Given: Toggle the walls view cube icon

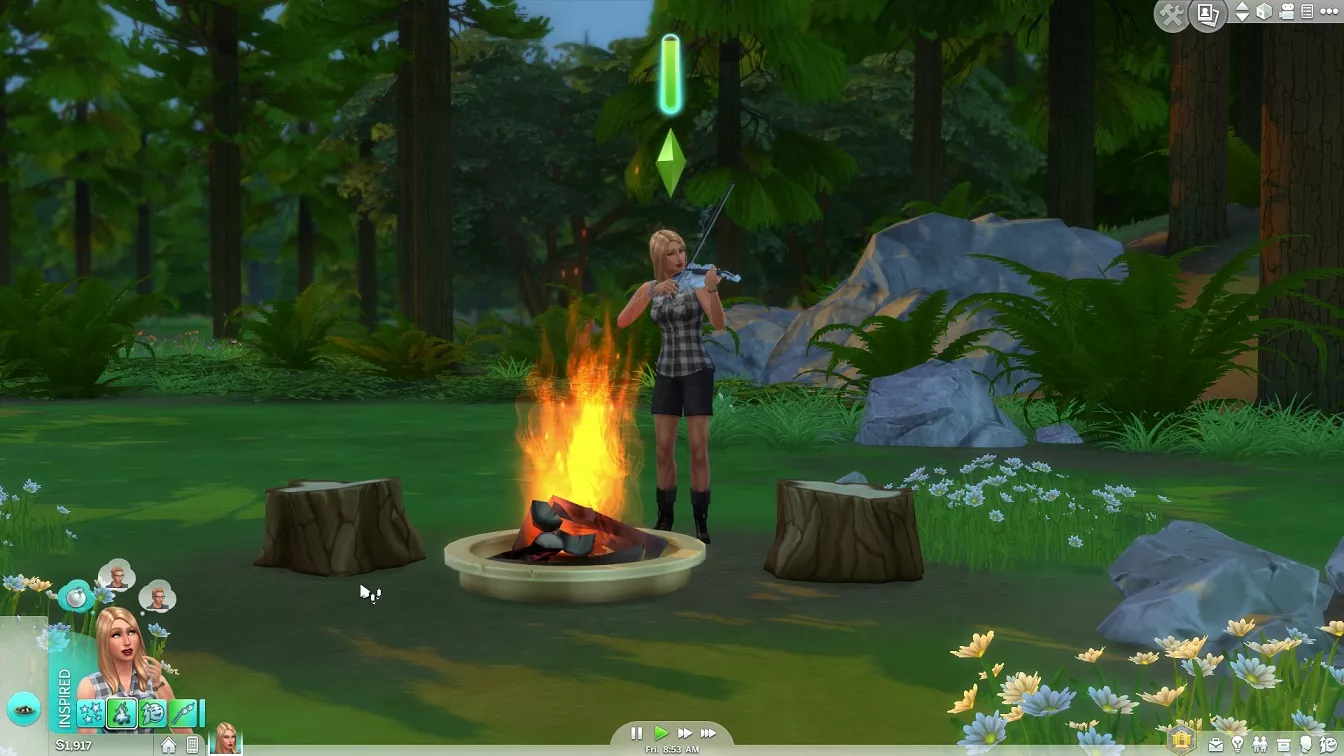Looking at the screenshot, I should point(1264,12).
